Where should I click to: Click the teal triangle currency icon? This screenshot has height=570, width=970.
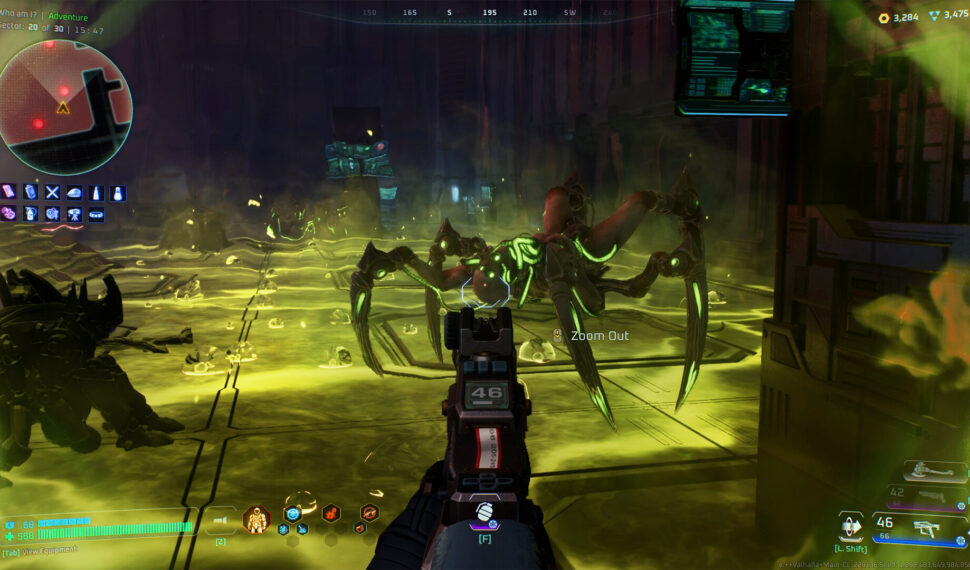[x=935, y=17]
